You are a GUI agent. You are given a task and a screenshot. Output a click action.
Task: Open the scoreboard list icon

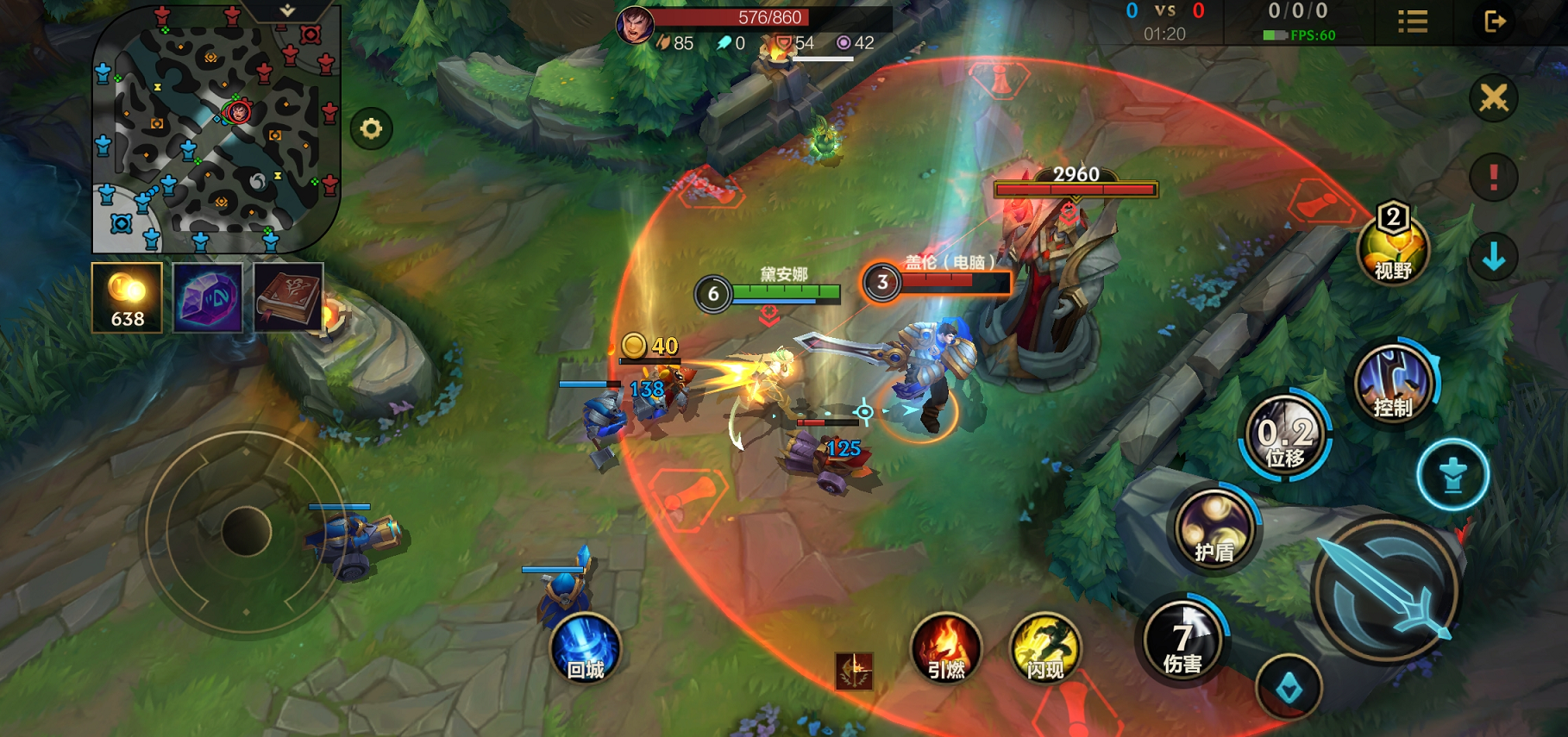(1413, 22)
